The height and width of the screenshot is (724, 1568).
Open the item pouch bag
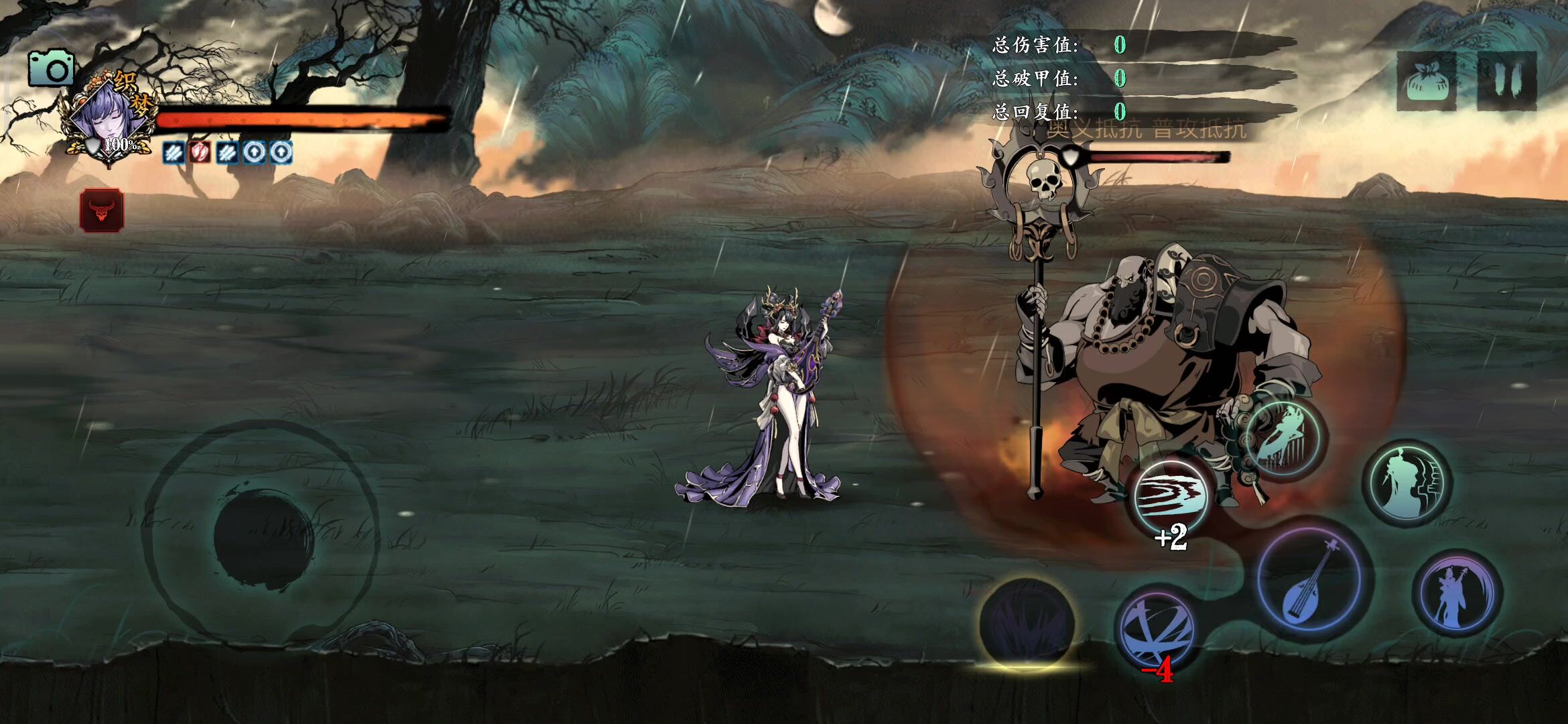[x=1427, y=82]
